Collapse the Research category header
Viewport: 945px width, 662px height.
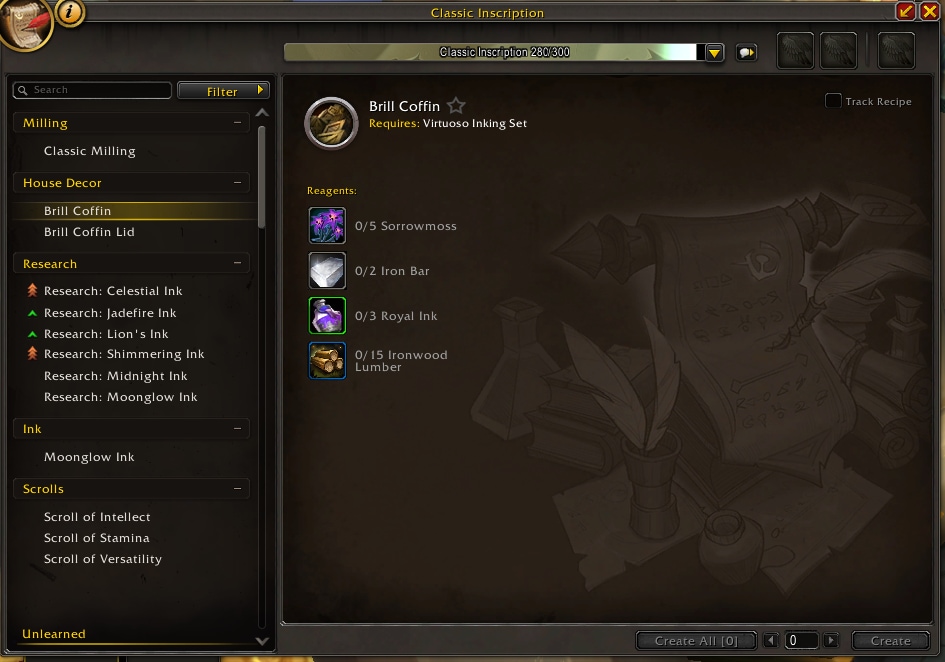tap(237, 264)
